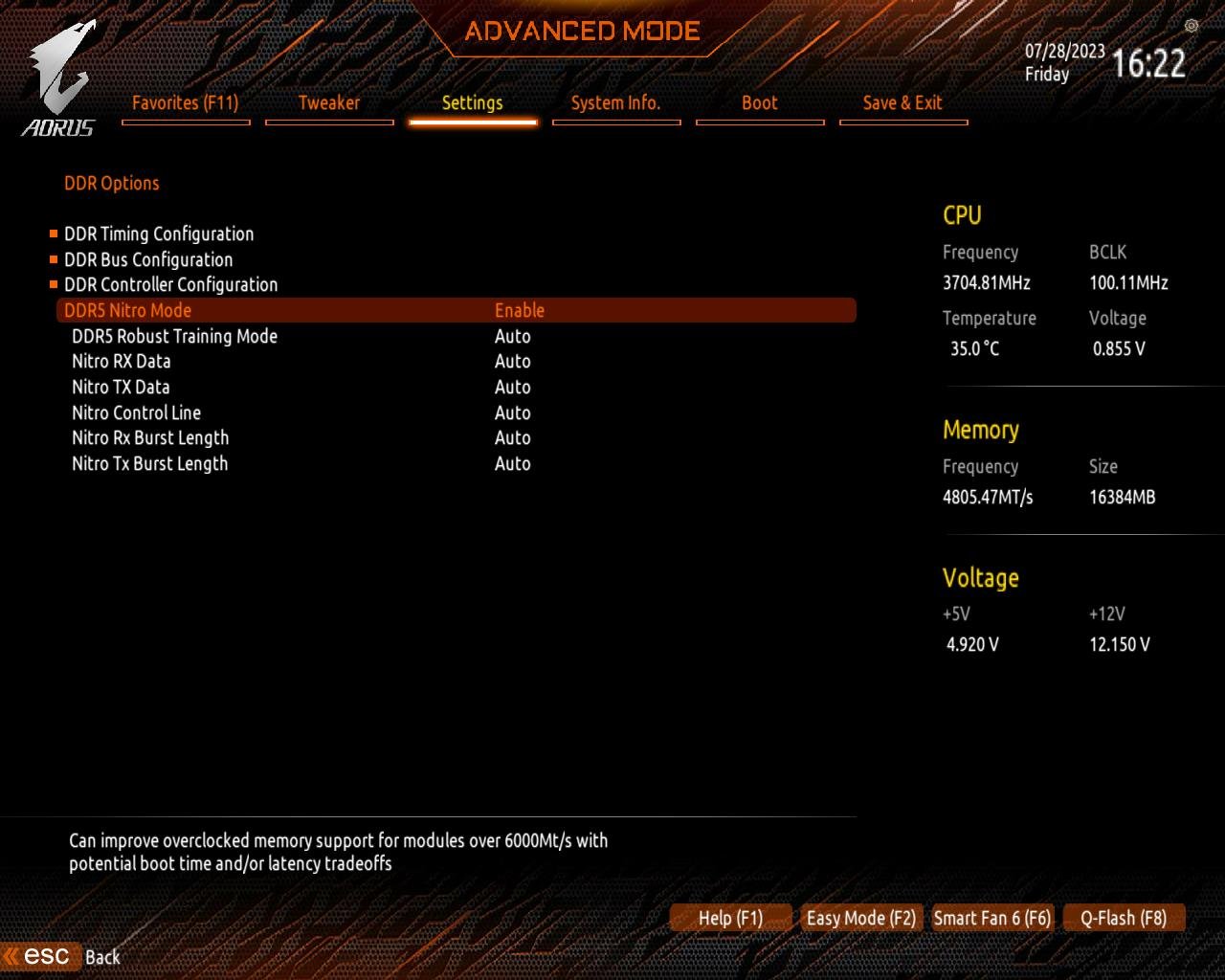This screenshot has width=1225, height=980.
Task: Switch to the Boot tab
Action: click(760, 103)
